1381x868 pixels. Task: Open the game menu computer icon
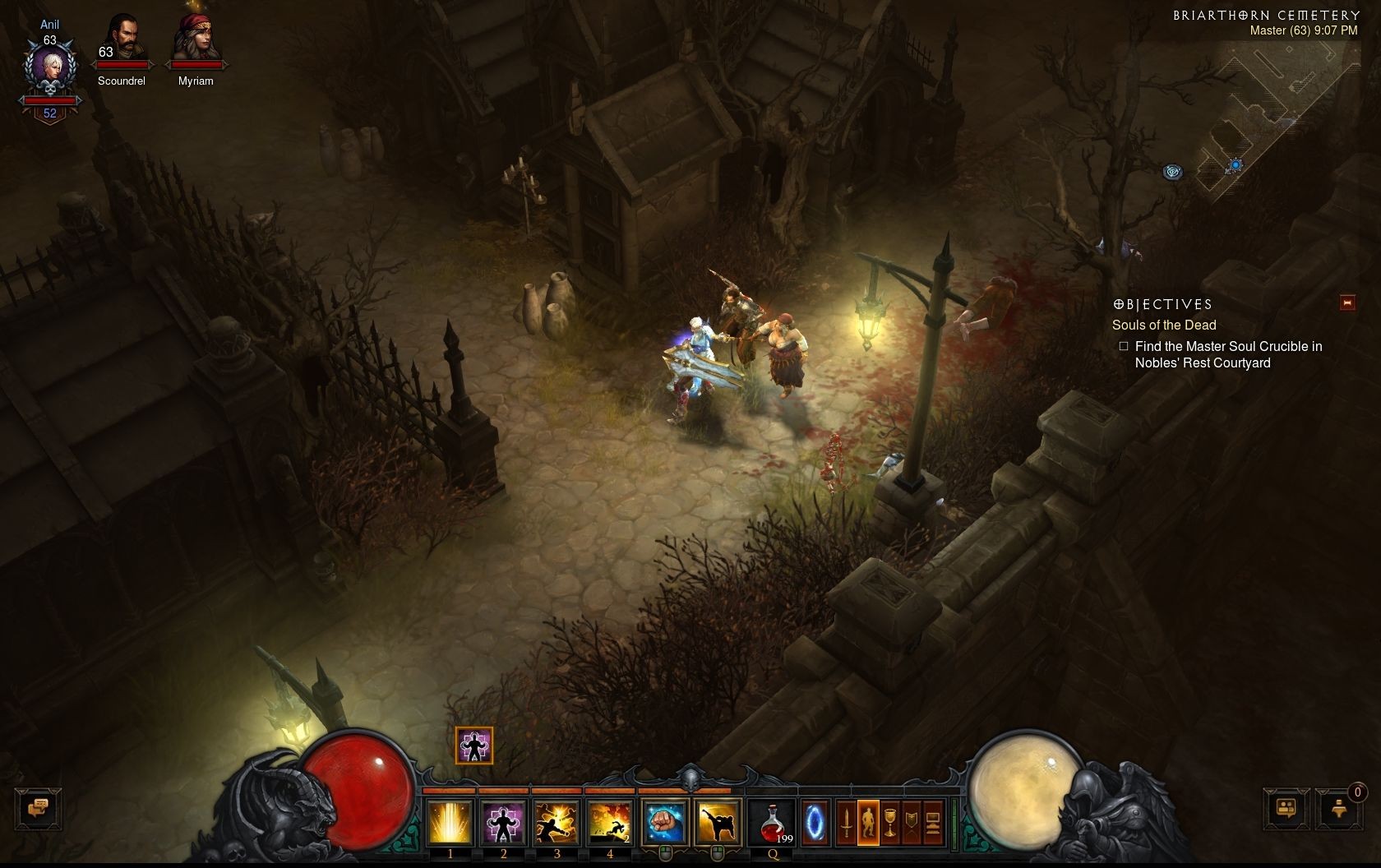(x=932, y=822)
